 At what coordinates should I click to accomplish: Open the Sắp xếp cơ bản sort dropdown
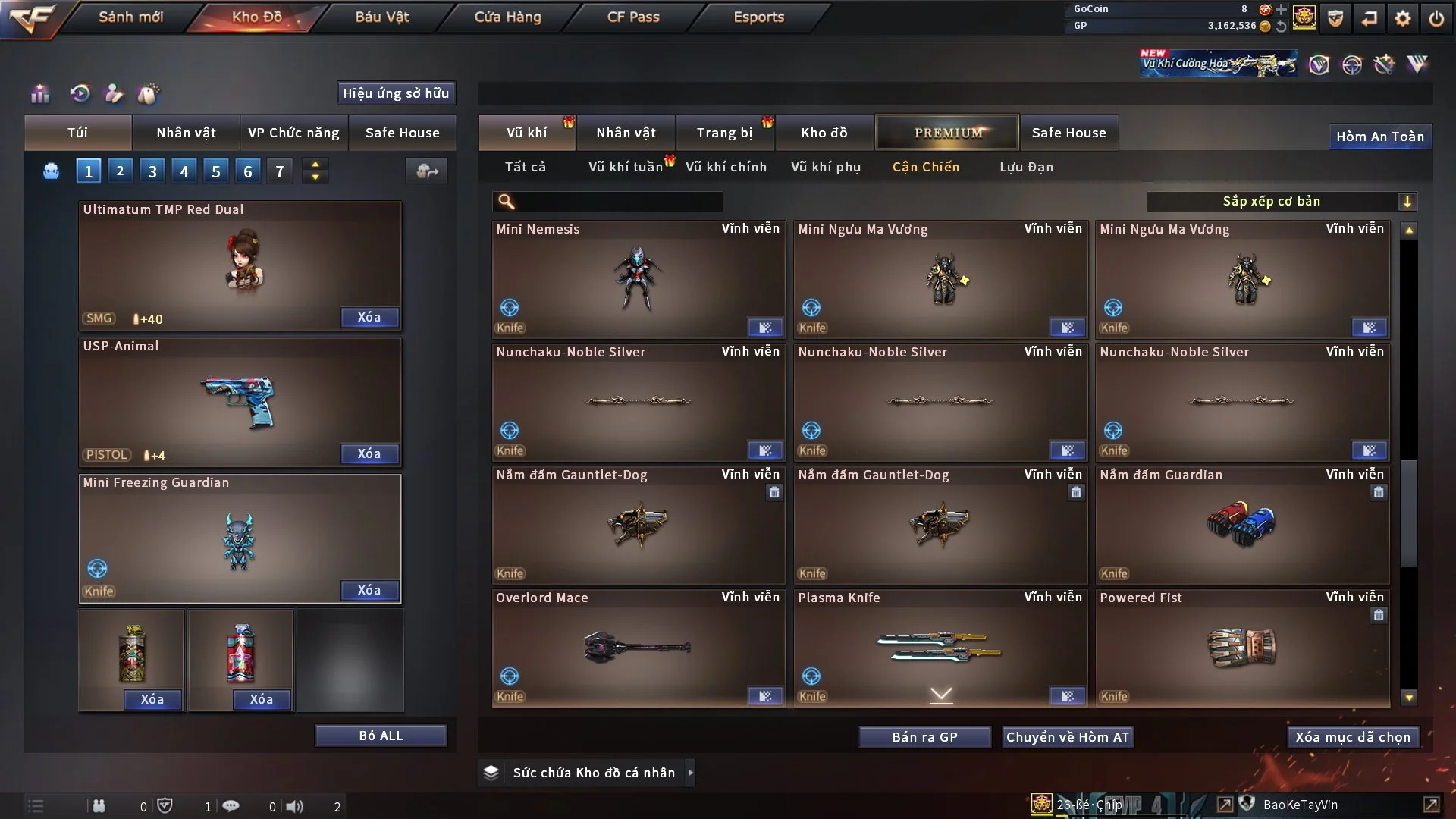pyautogui.click(x=1281, y=201)
